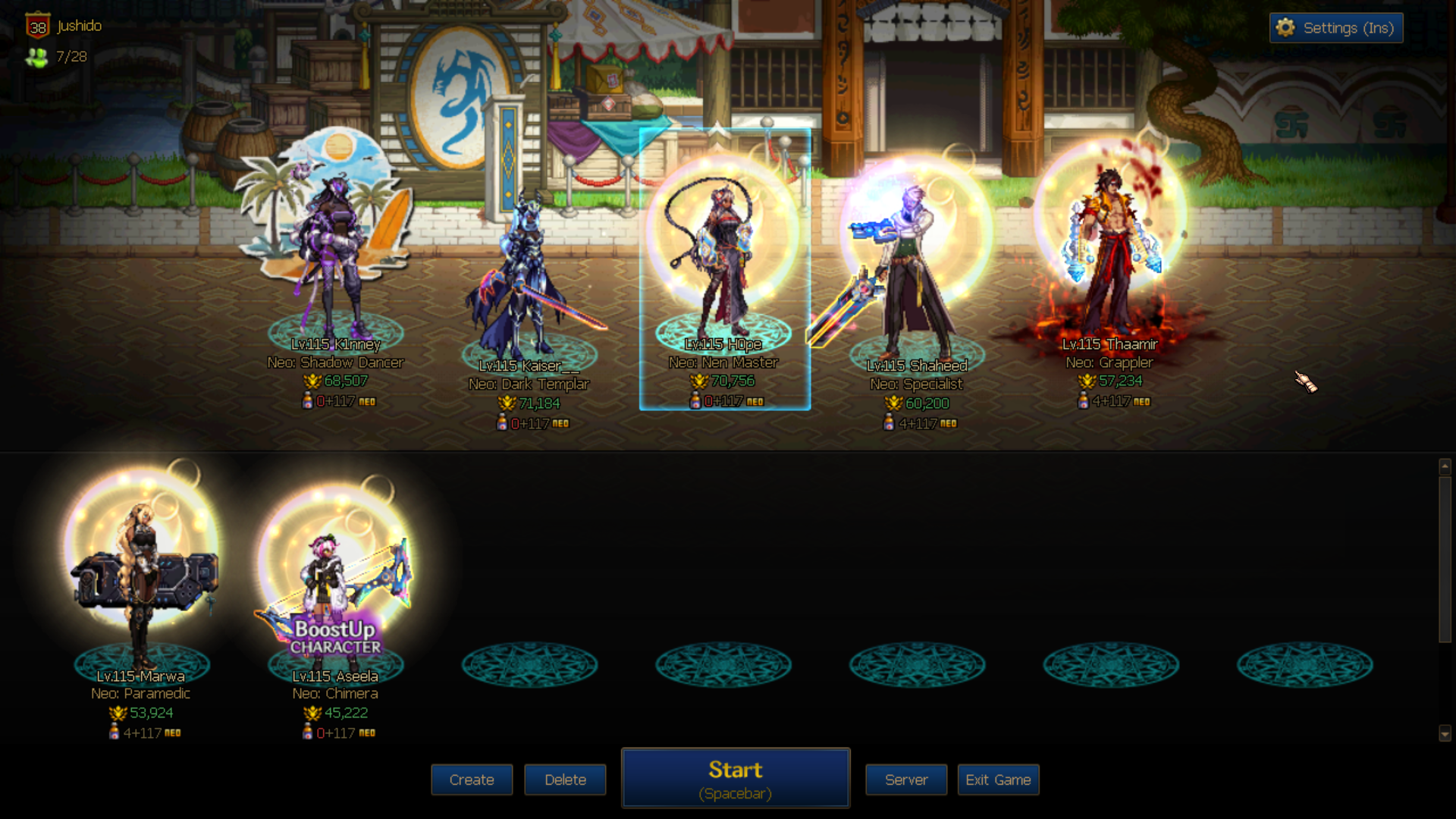Select Hope the Neo: Nen Master

point(724,258)
